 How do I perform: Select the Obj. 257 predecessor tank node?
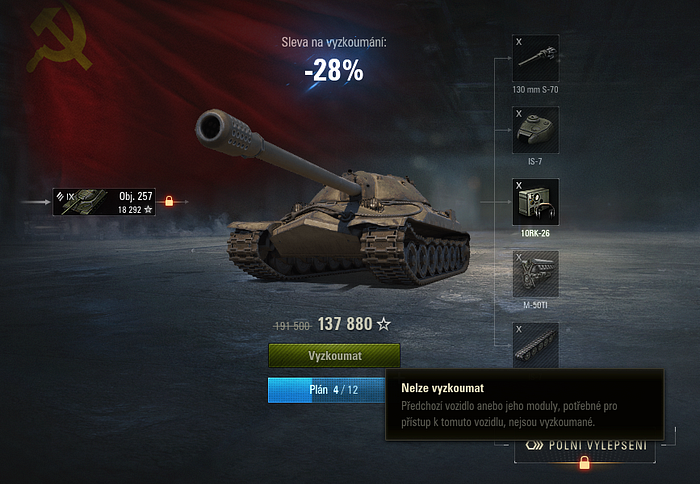[105, 202]
